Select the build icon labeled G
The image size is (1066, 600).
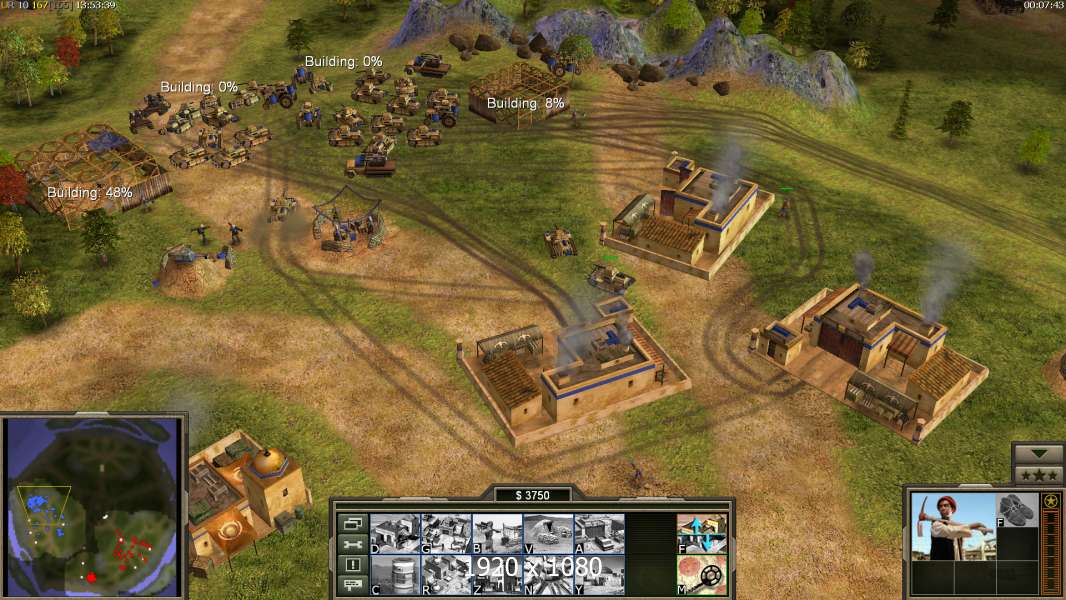(446, 533)
